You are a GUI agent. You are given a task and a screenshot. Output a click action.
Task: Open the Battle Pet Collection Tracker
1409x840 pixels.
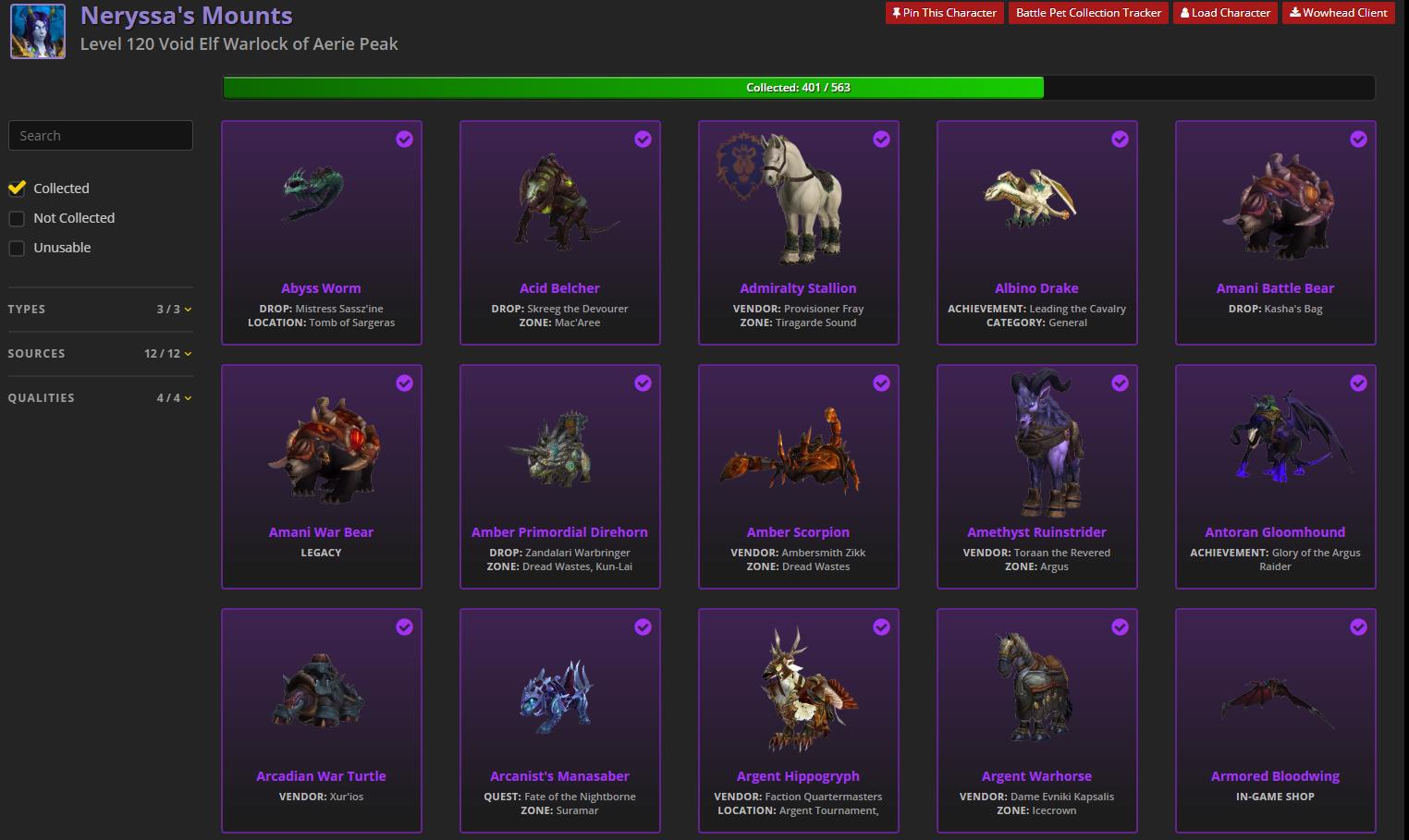click(x=1088, y=12)
